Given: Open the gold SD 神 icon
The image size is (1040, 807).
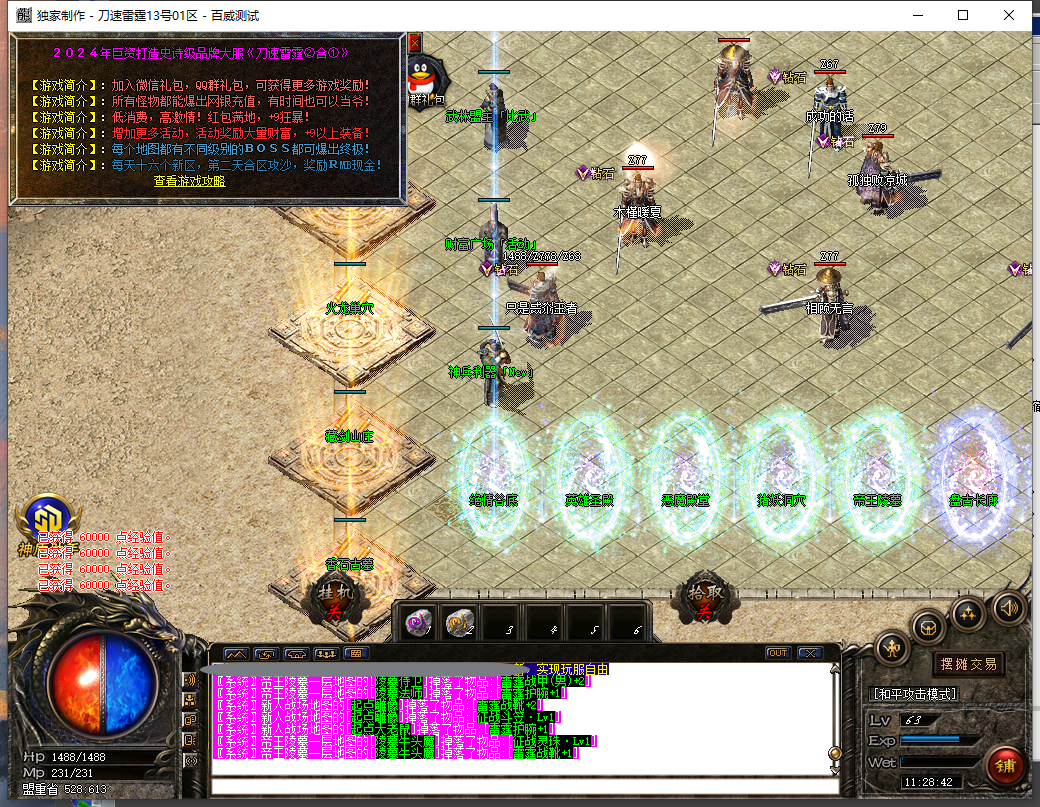Looking at the screenshot, I should click(x=44, y=518).
